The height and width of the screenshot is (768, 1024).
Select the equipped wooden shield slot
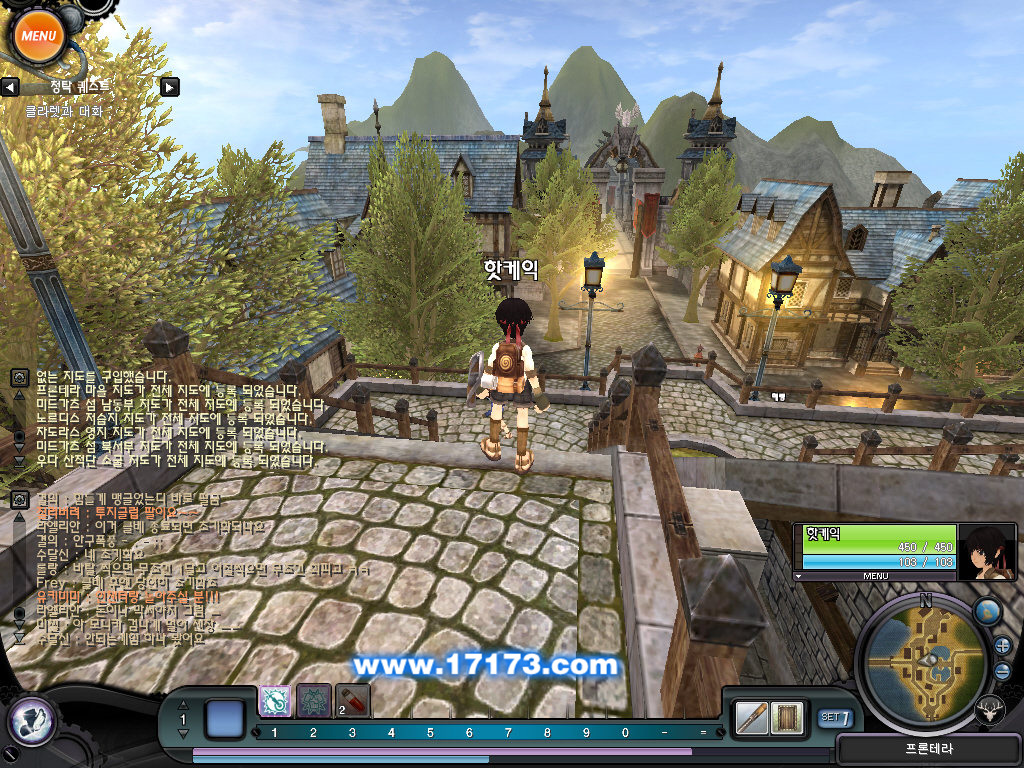tap(789, 717)
